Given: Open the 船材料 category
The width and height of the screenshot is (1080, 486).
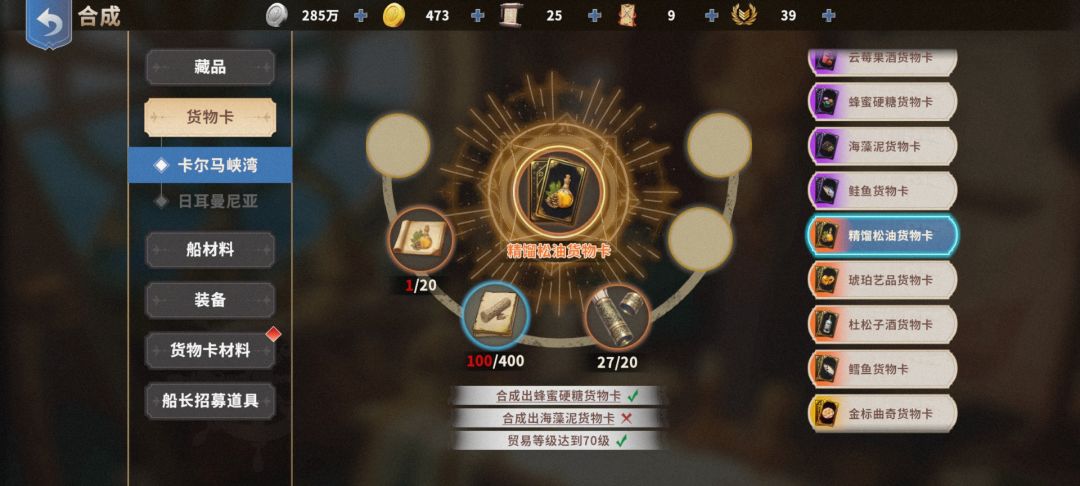Looking at the screenshot, I should (210, 250).
